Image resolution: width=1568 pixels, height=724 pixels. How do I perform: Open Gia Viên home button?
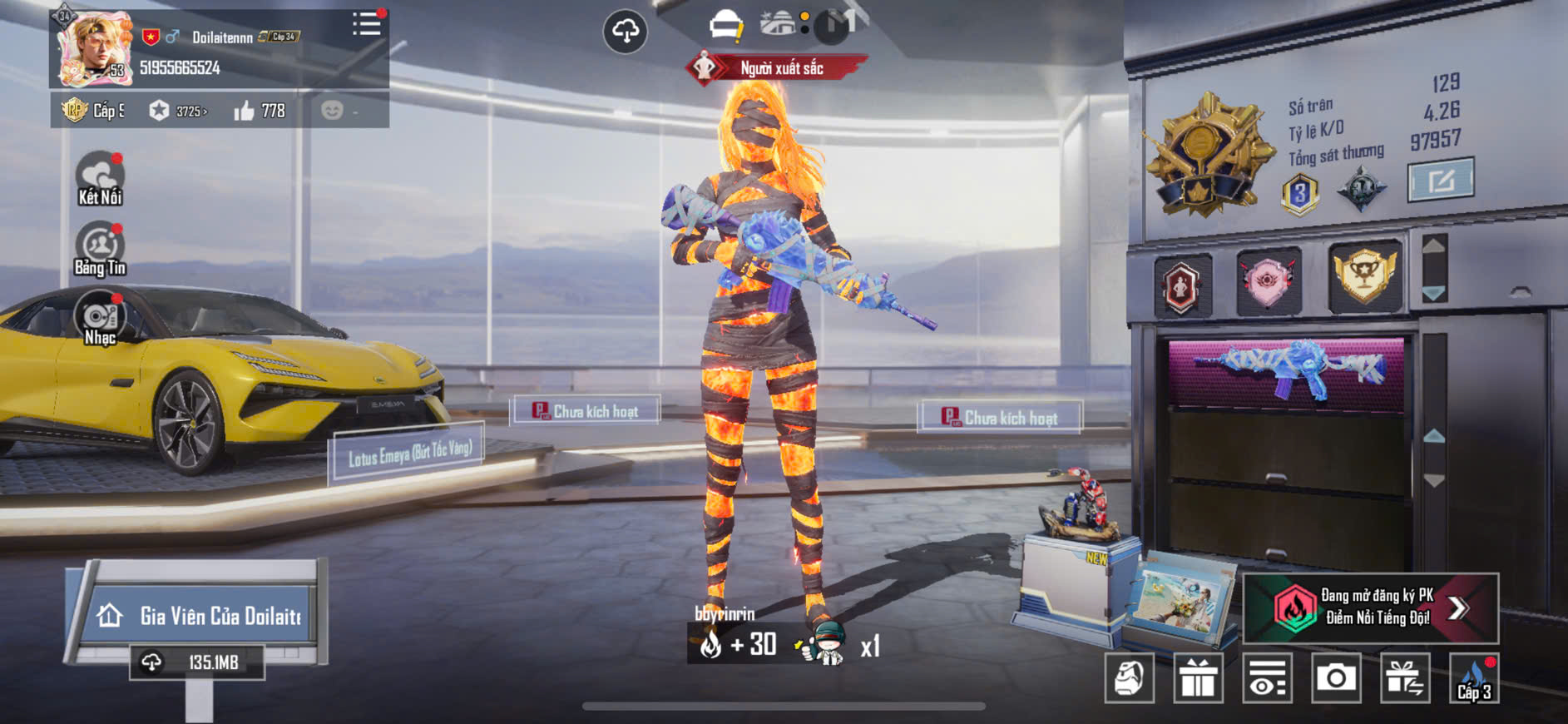click(200, 616)
